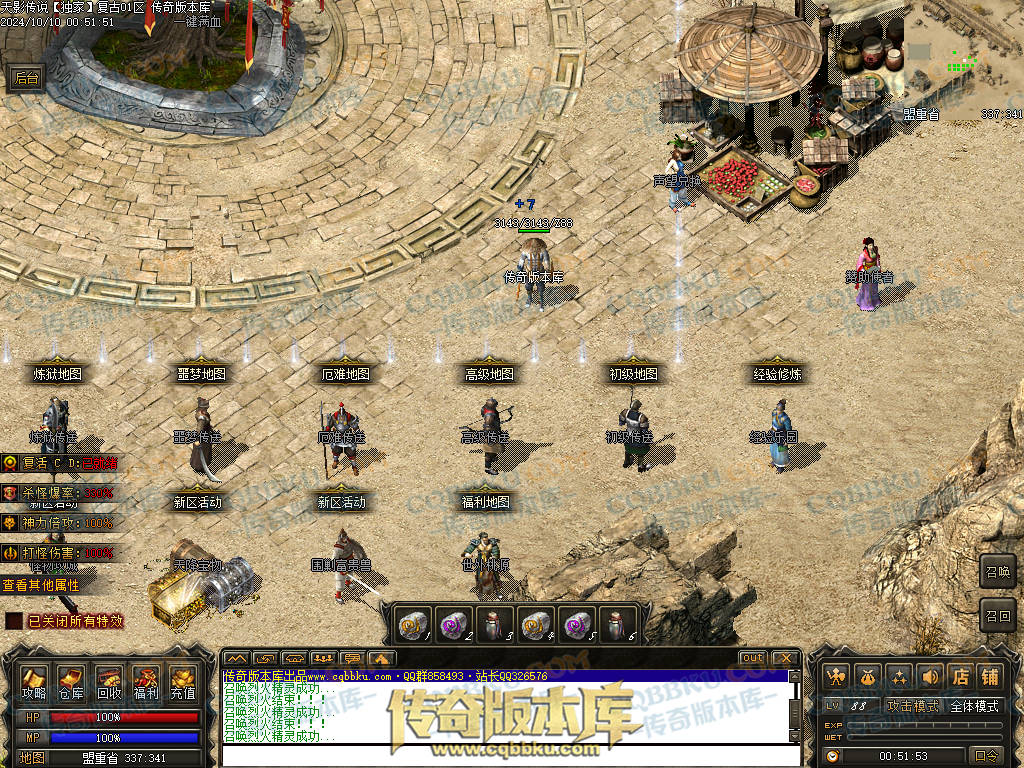Switch the 全体模式 attack mode
The width and height of the screenshot is (1024, 768).
[974, 706]
